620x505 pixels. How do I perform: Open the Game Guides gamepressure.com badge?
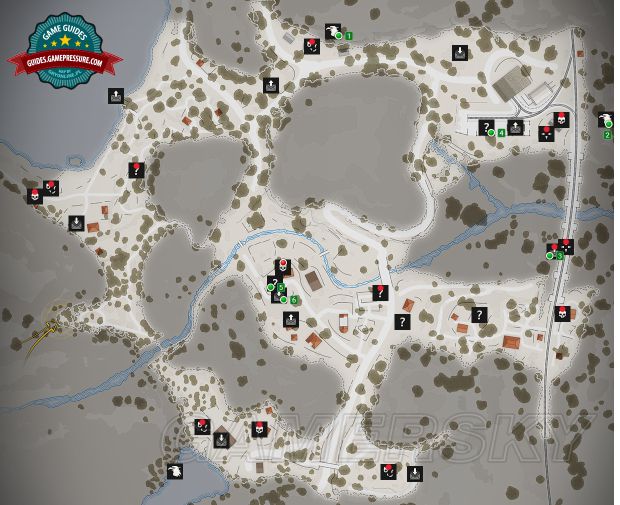tap(64, 52)
